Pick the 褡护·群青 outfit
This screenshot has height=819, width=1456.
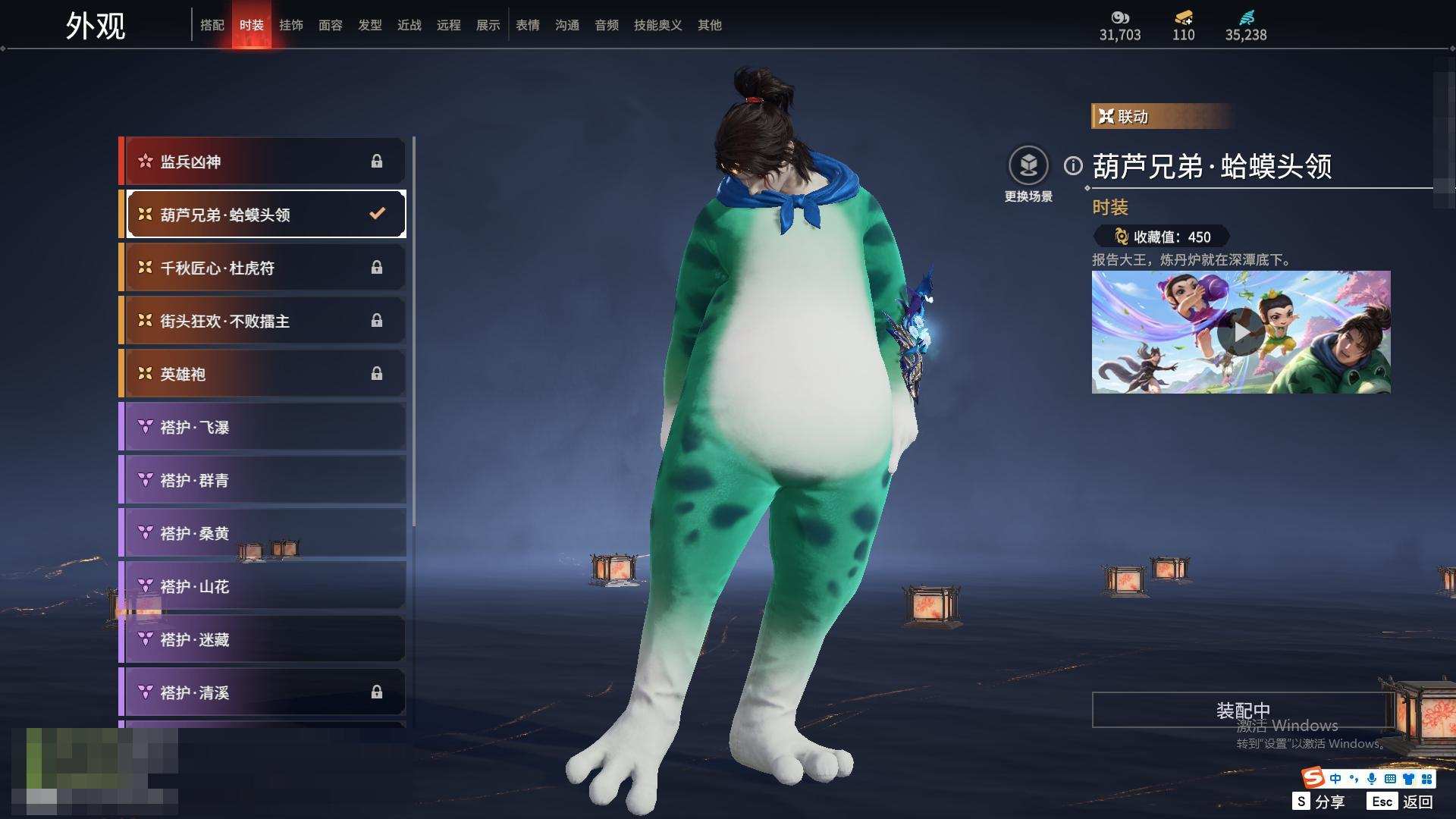[x=262, y=480]
